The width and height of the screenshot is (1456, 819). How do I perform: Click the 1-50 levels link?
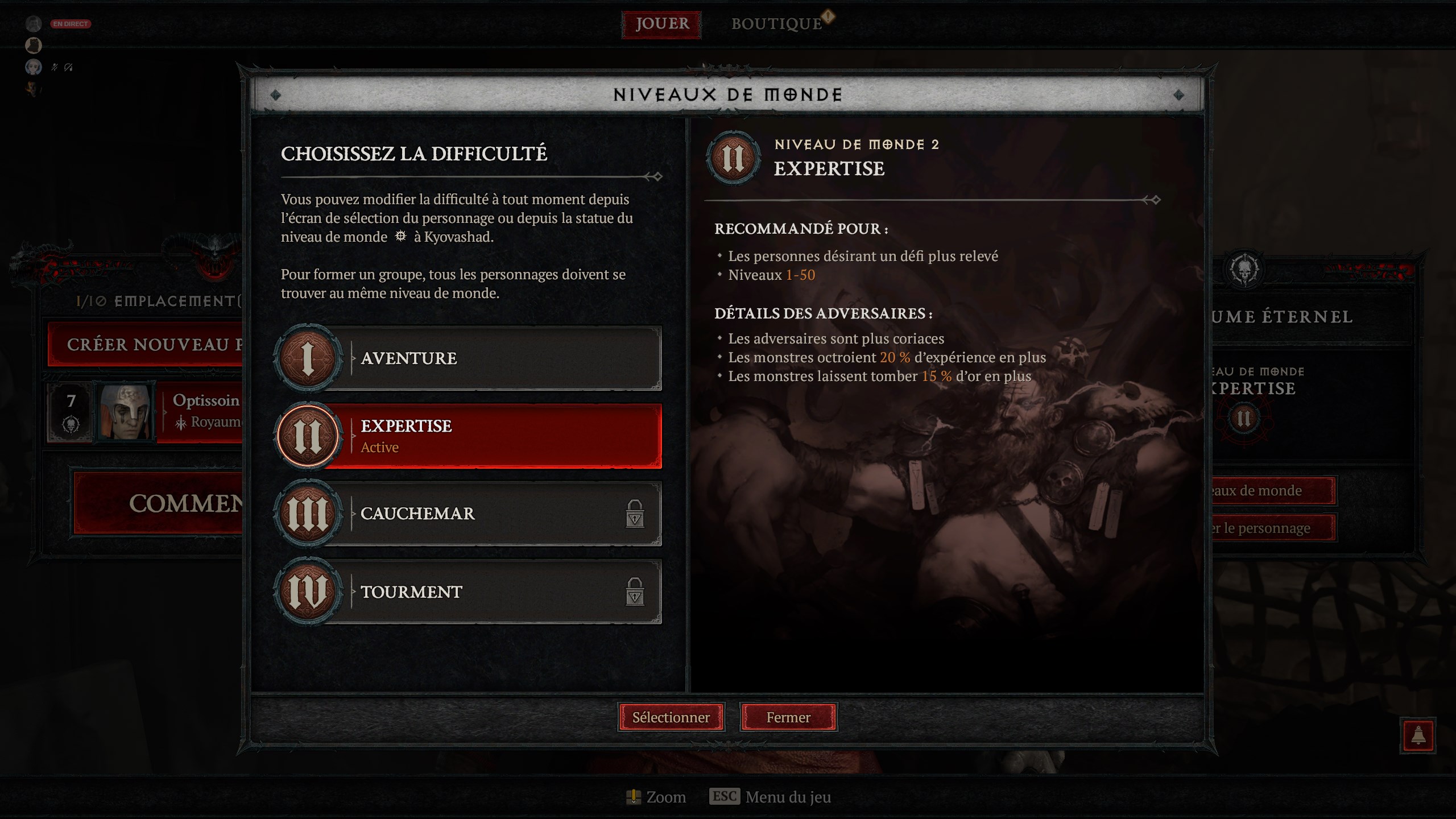coord(801,276)
